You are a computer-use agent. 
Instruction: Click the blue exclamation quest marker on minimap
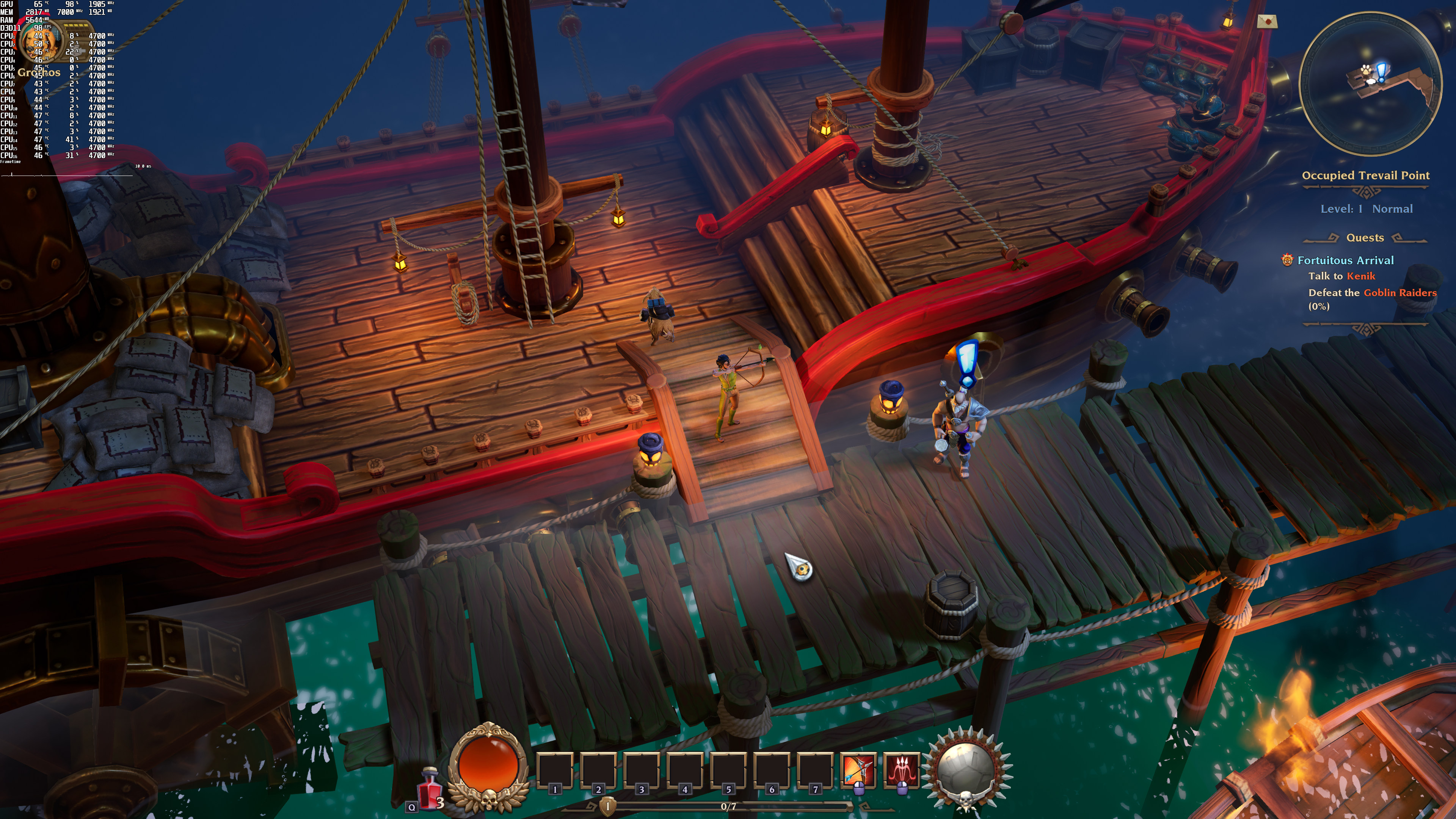1381,72
